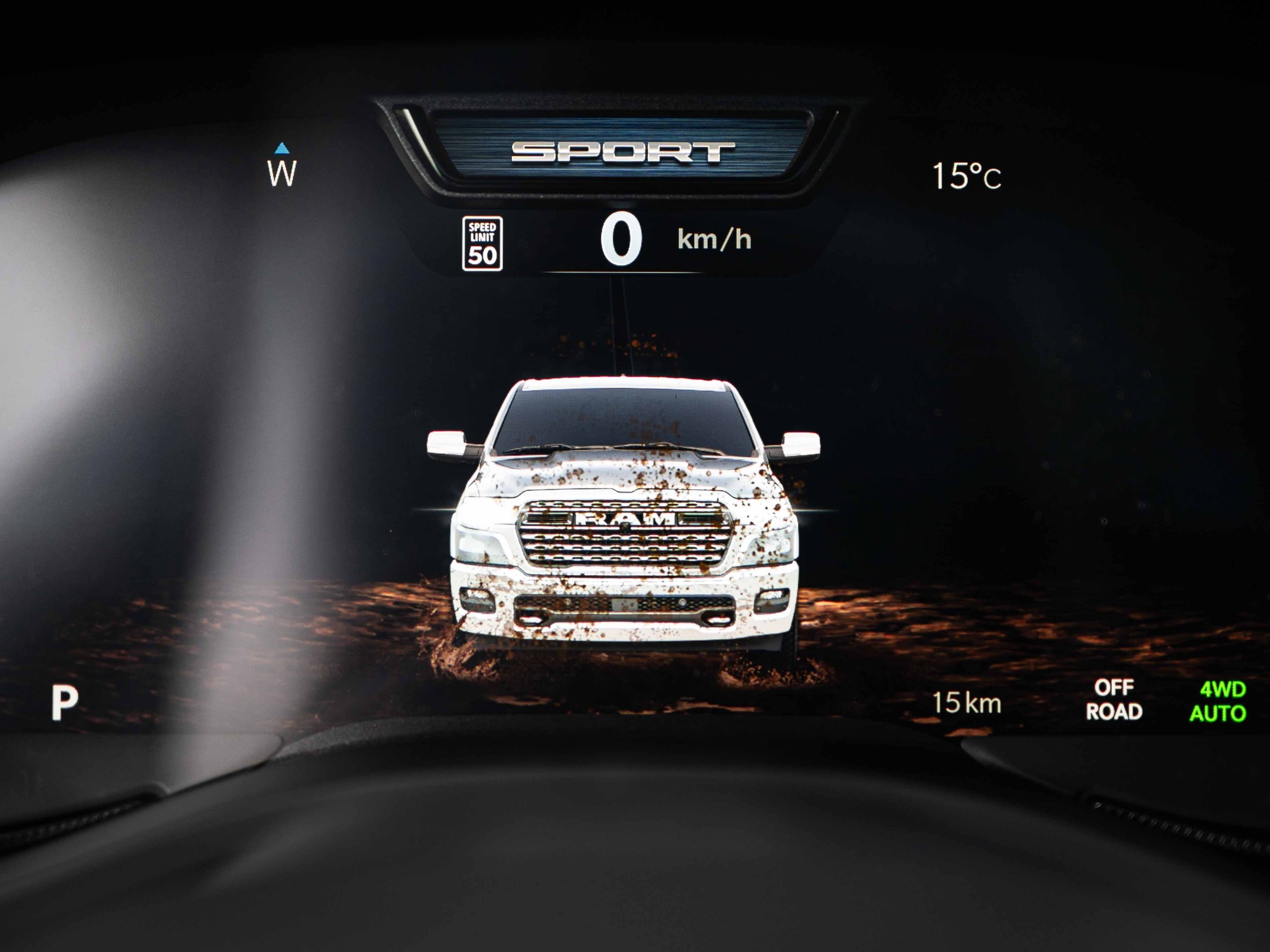Screen dimensions: 1270x952
Task: Click the compass heading W indicator
Action: point(282,168)
